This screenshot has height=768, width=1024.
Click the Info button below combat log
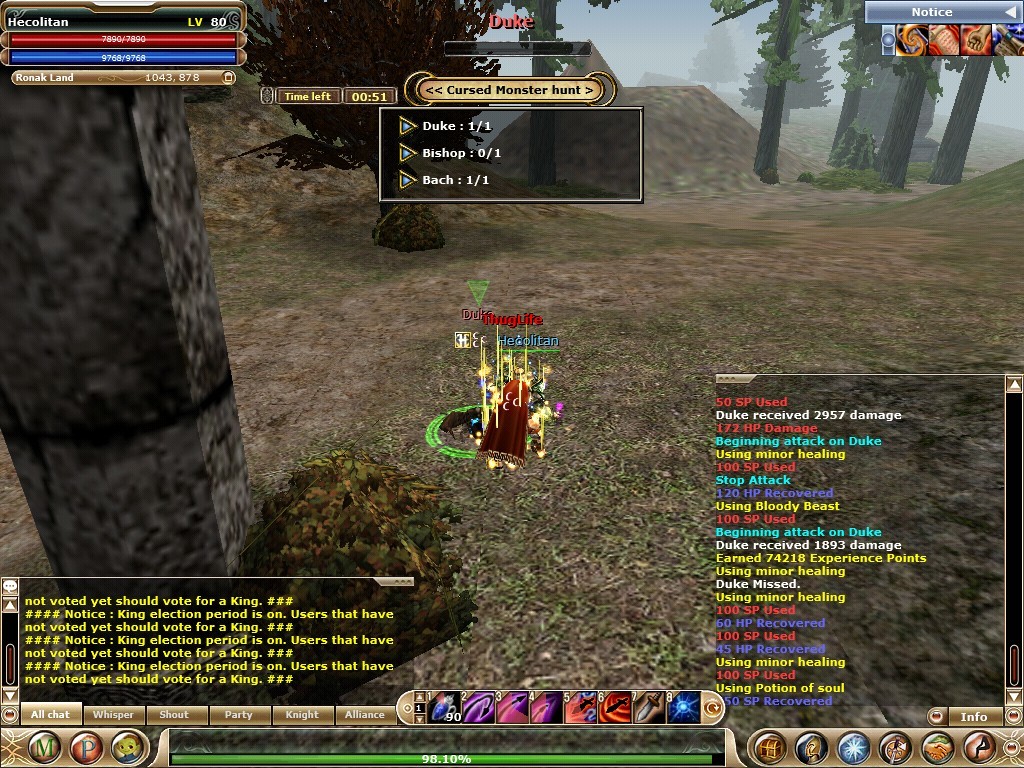[973, 716]
